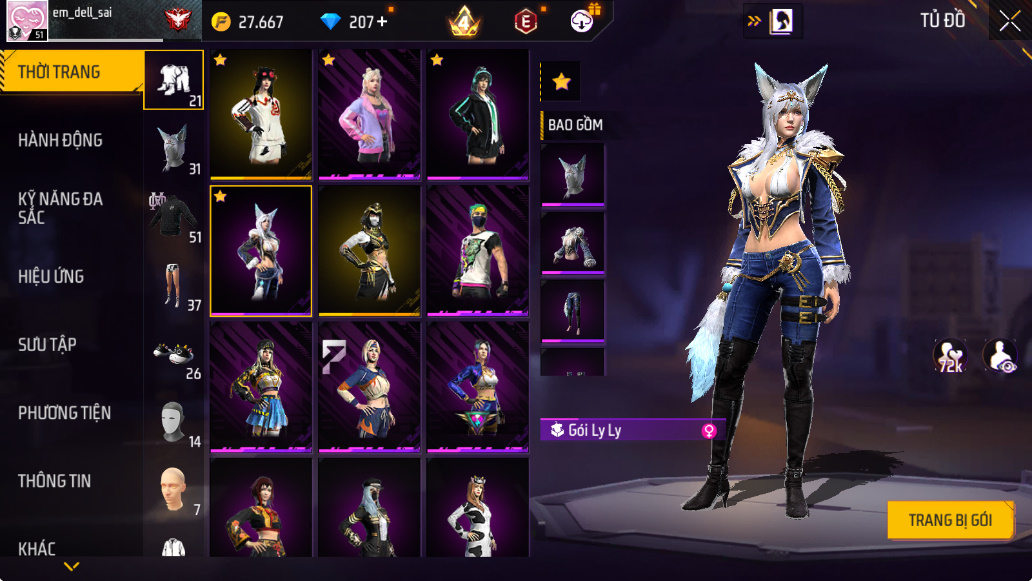1032x581 pixels.
Task: Open the Hành Động category
Action: click(60, 140)
